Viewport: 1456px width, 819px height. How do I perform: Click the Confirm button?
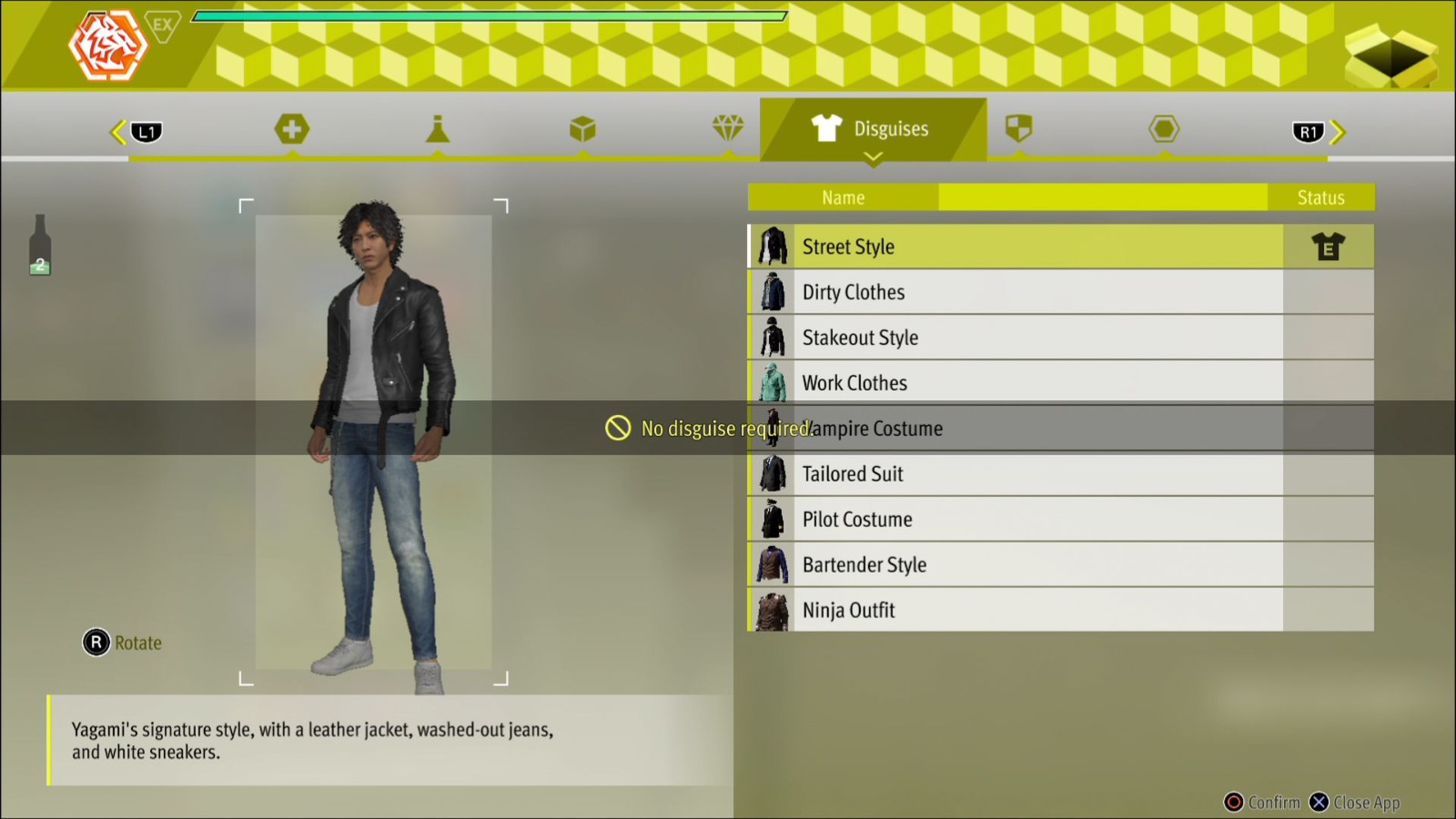click(1263, 803)
